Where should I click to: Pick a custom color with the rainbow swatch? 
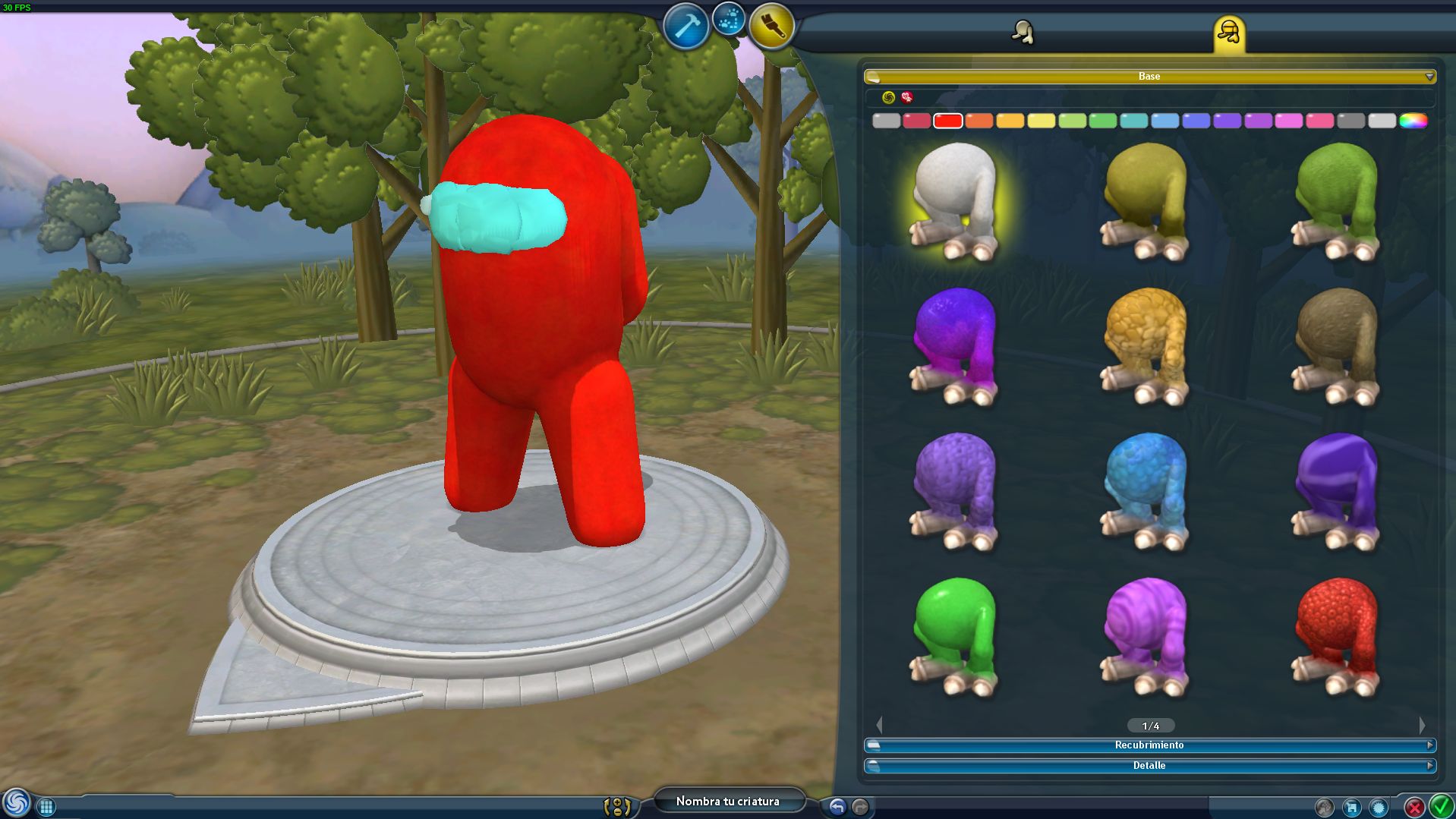(1413, 120)
